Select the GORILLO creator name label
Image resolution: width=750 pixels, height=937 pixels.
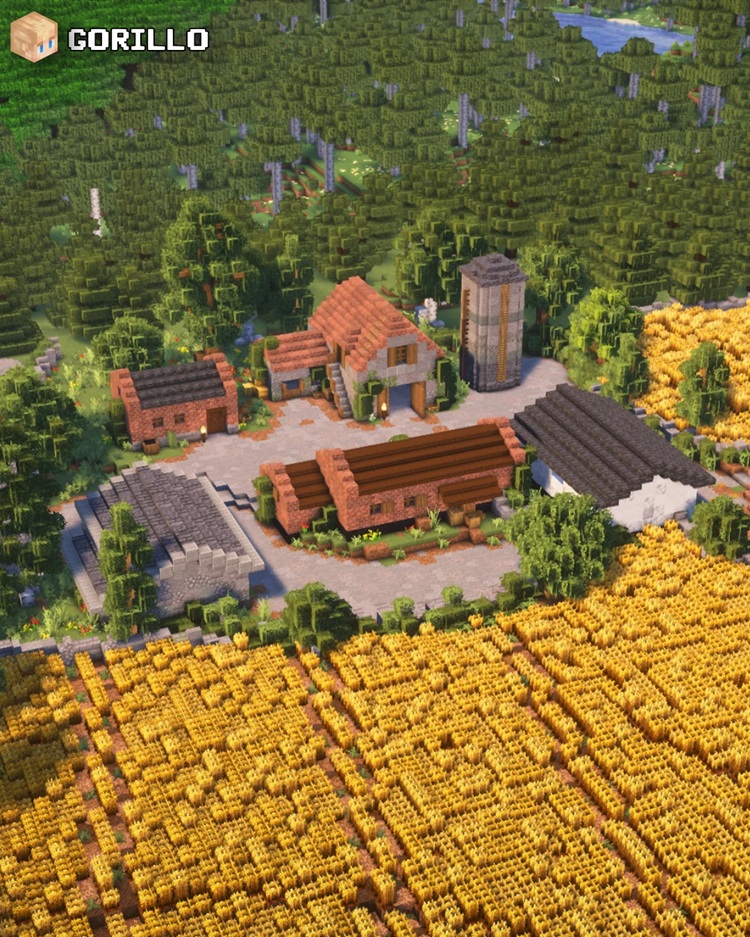coord(138,40)
